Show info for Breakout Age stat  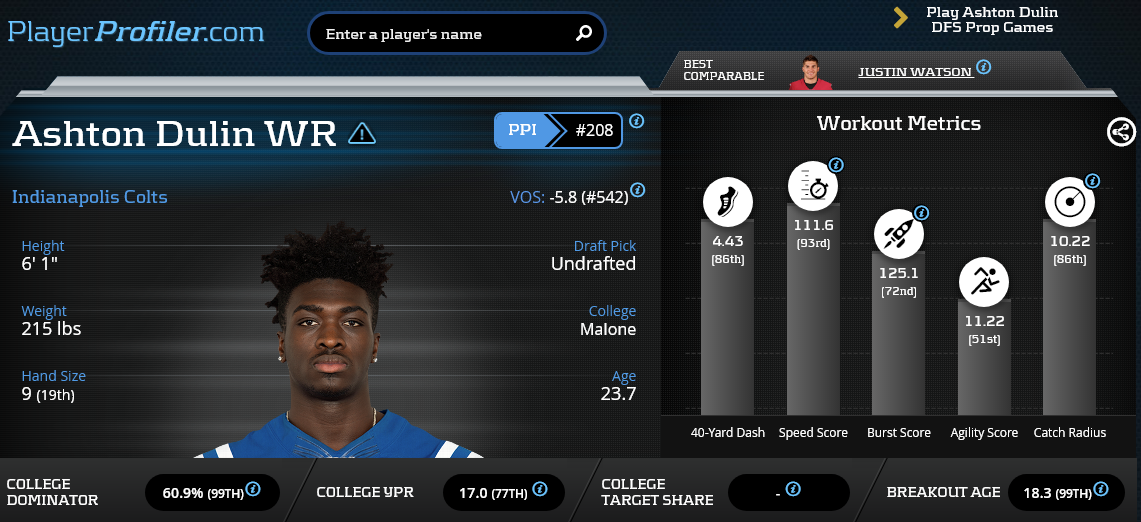1101,490
